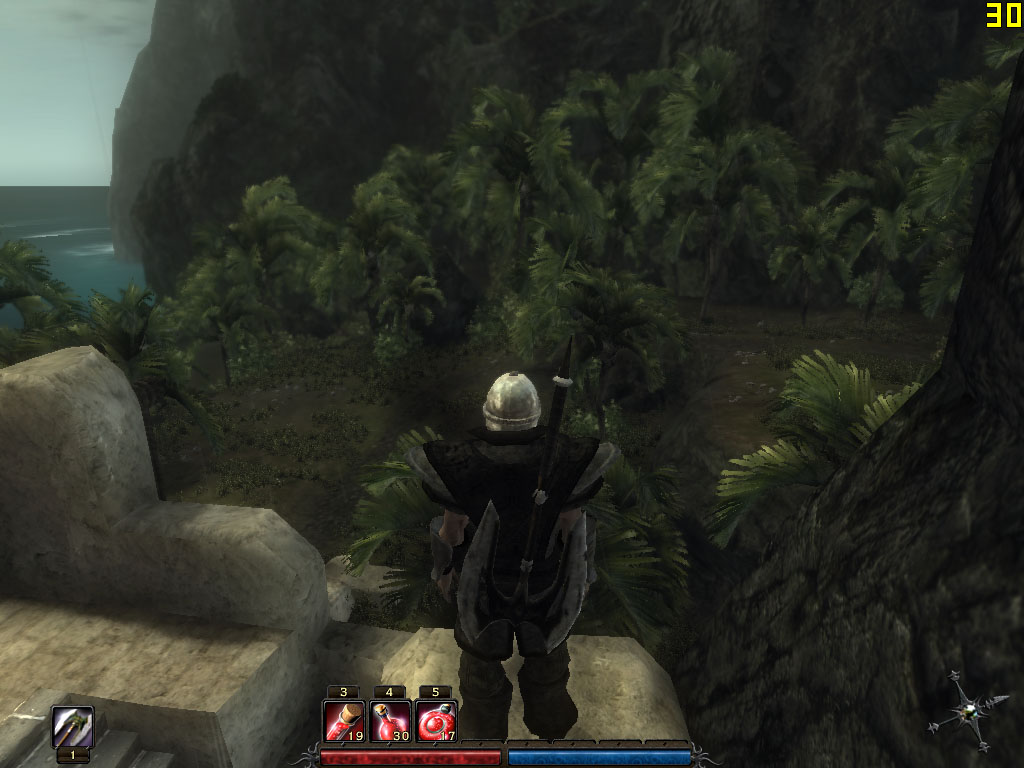Select the battle axe weapon slot

coord(73,727)
